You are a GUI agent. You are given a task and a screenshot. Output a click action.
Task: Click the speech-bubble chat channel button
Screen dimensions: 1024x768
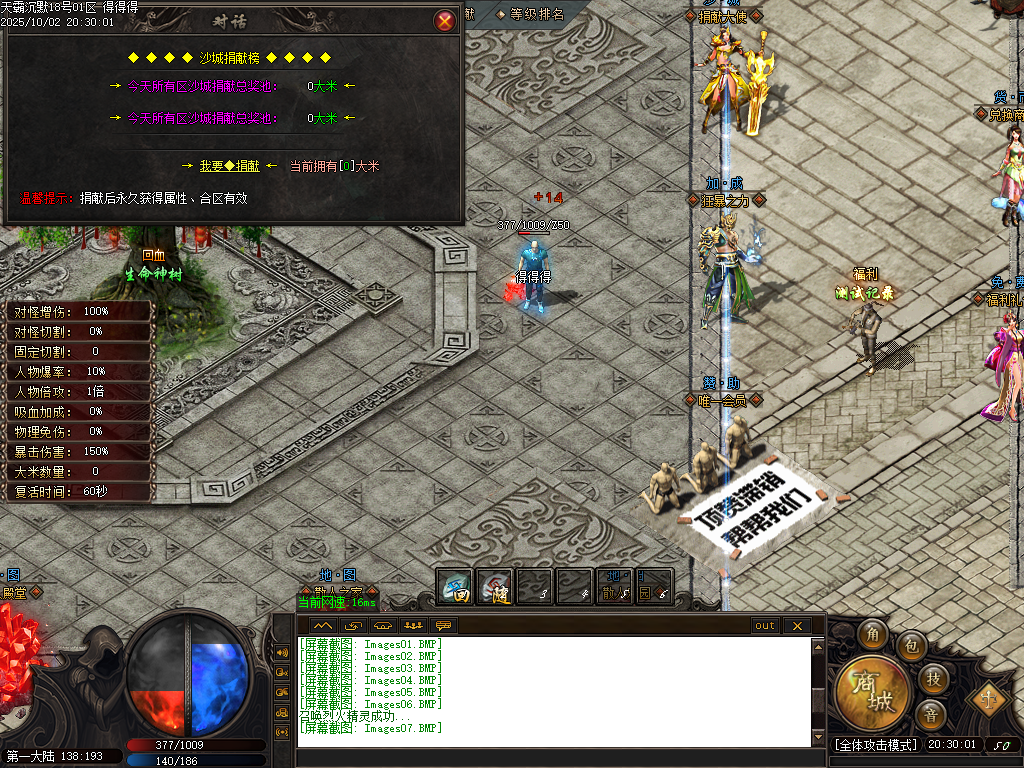point(443,626)
